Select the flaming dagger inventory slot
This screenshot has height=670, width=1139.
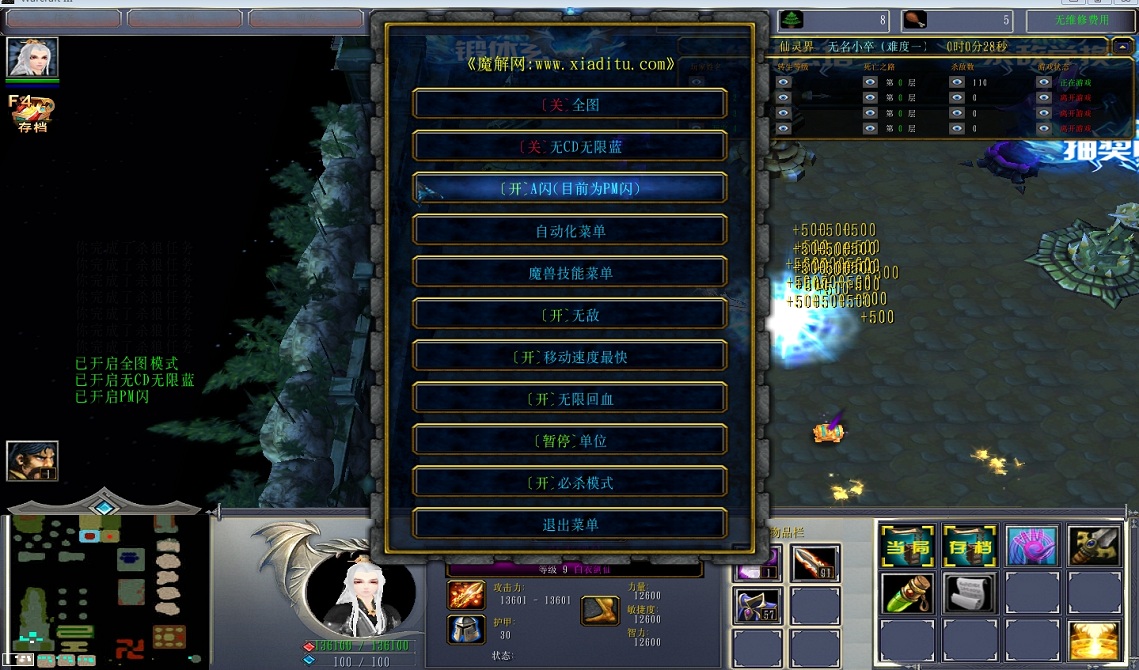coord(815,564)
